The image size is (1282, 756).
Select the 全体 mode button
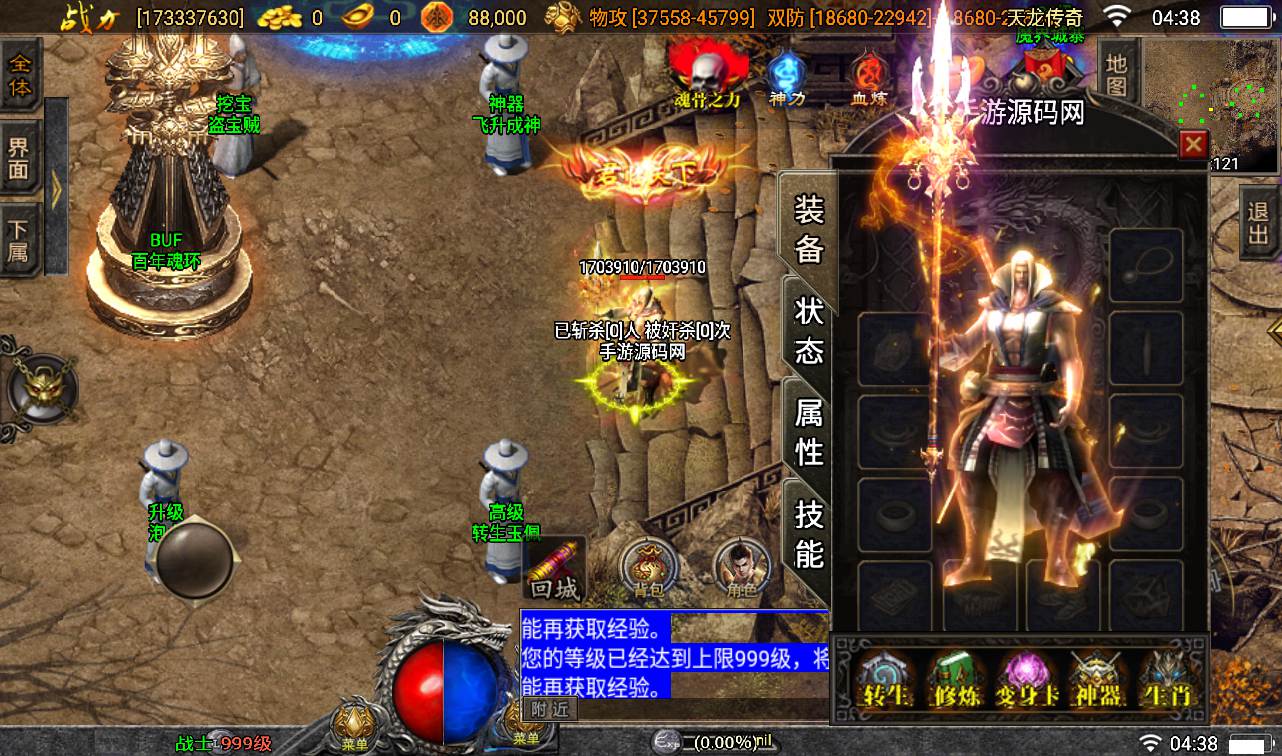coord(20,75)
